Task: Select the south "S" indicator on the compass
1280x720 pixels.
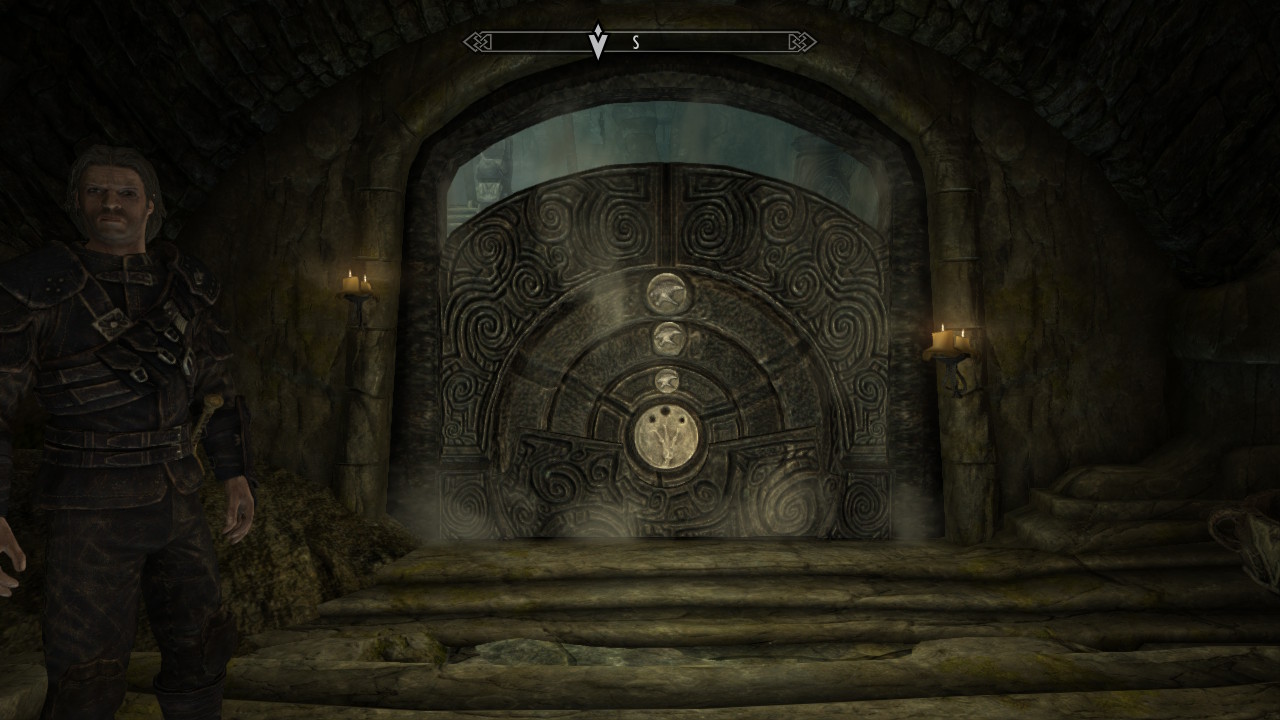Action: pos(636,43)
